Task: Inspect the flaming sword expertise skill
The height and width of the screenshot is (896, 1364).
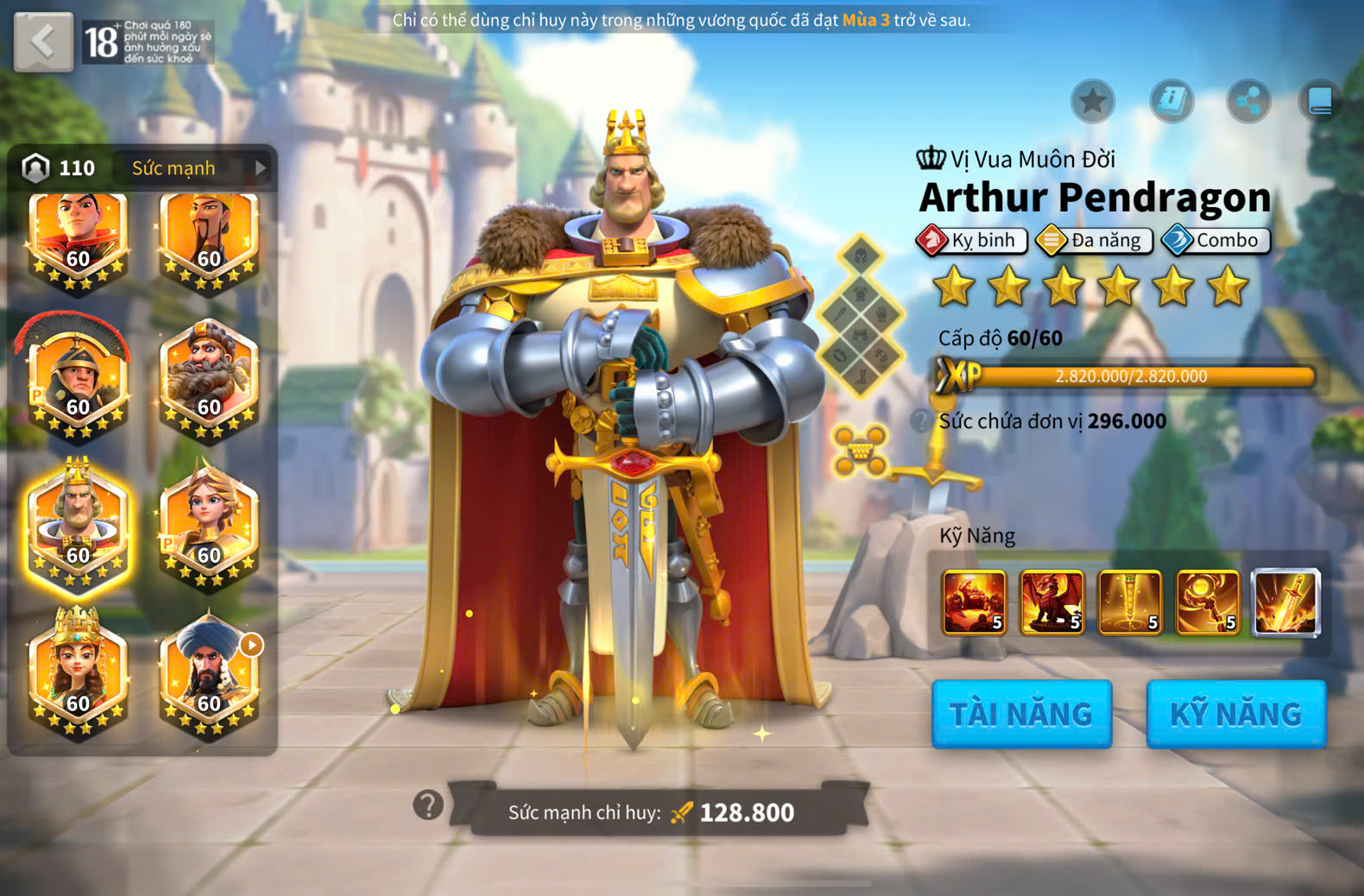Action: click(x=1286, y=603)
